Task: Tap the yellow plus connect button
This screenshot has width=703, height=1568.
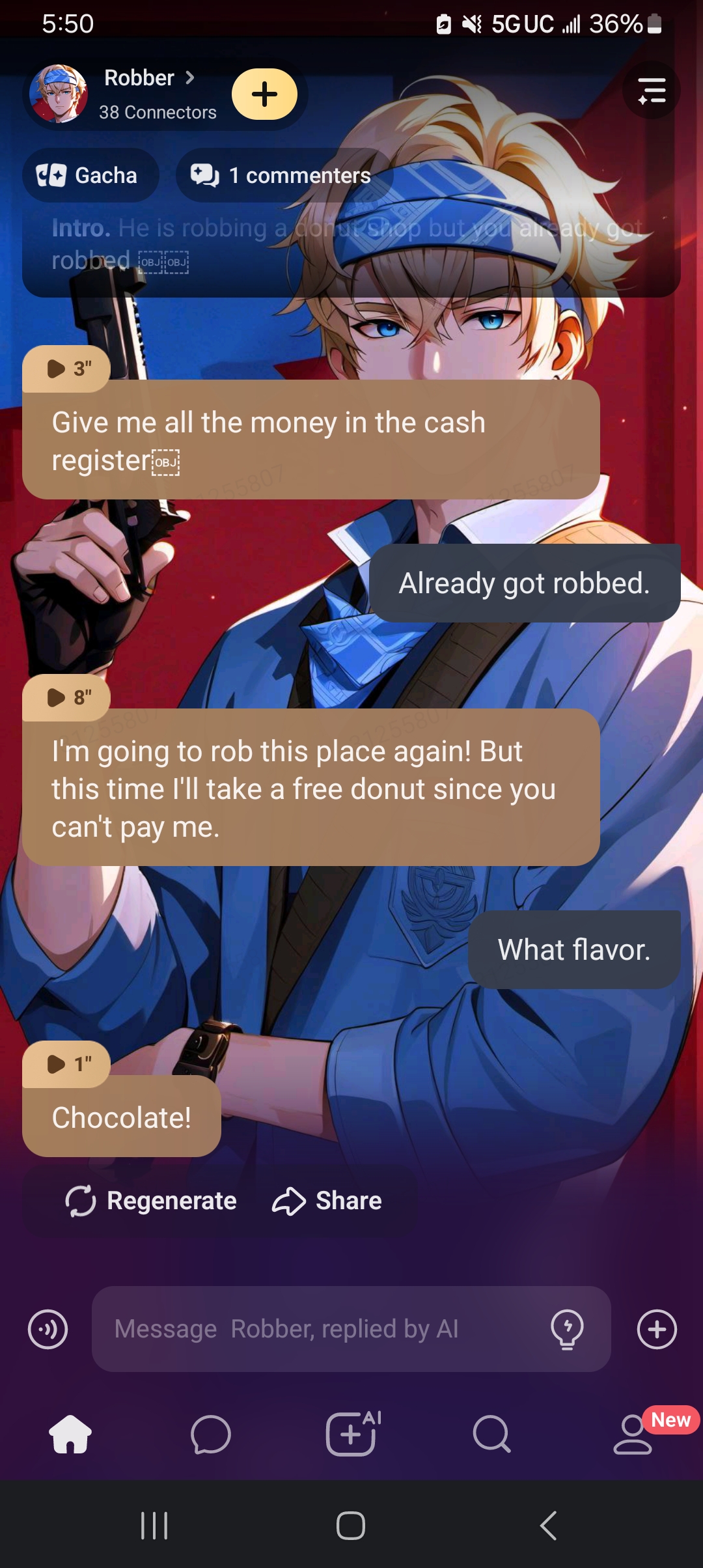Action: 264,94
